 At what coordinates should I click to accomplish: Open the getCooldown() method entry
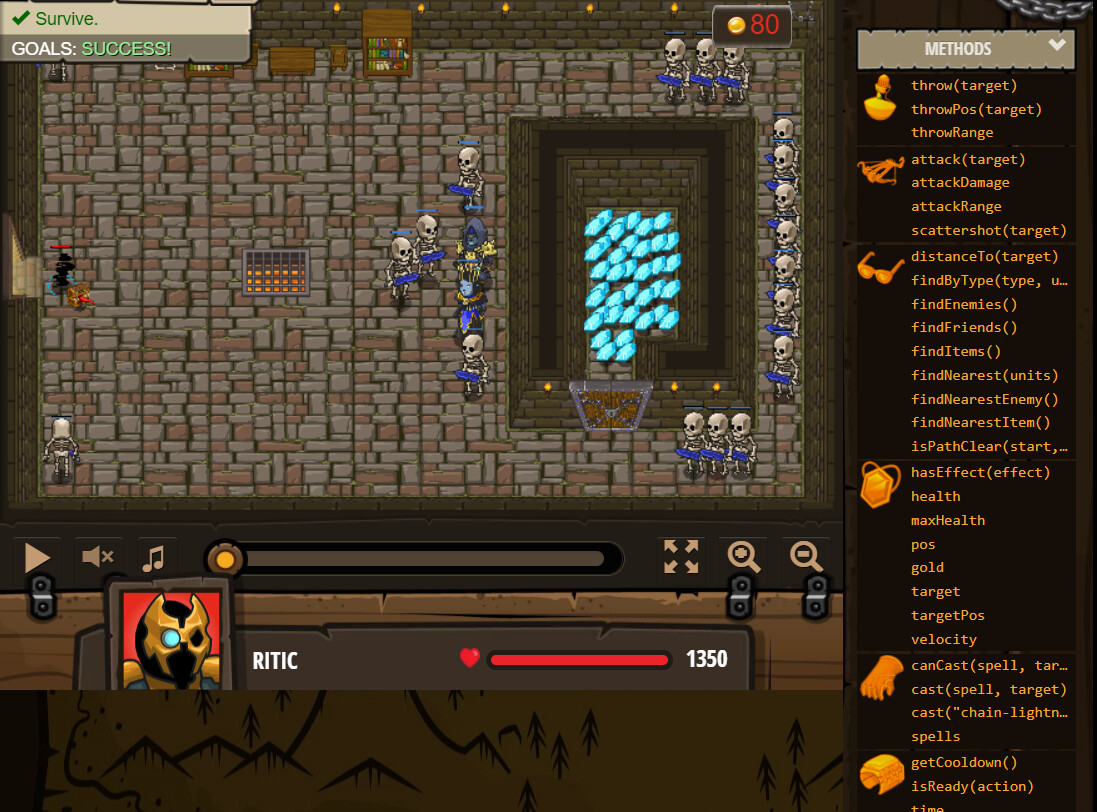[x=963, y=763]
